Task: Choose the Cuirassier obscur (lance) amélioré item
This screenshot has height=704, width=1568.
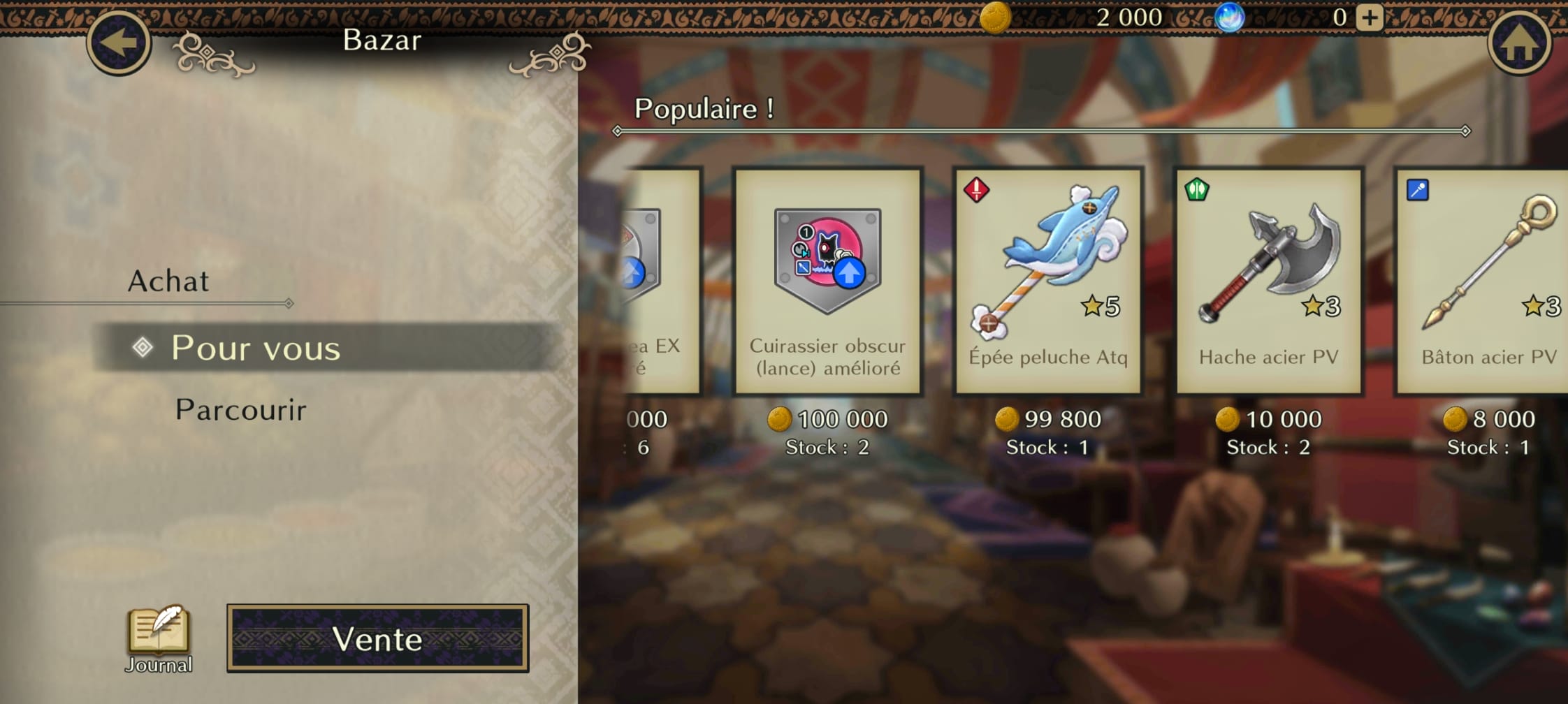Action: [827, 281]
